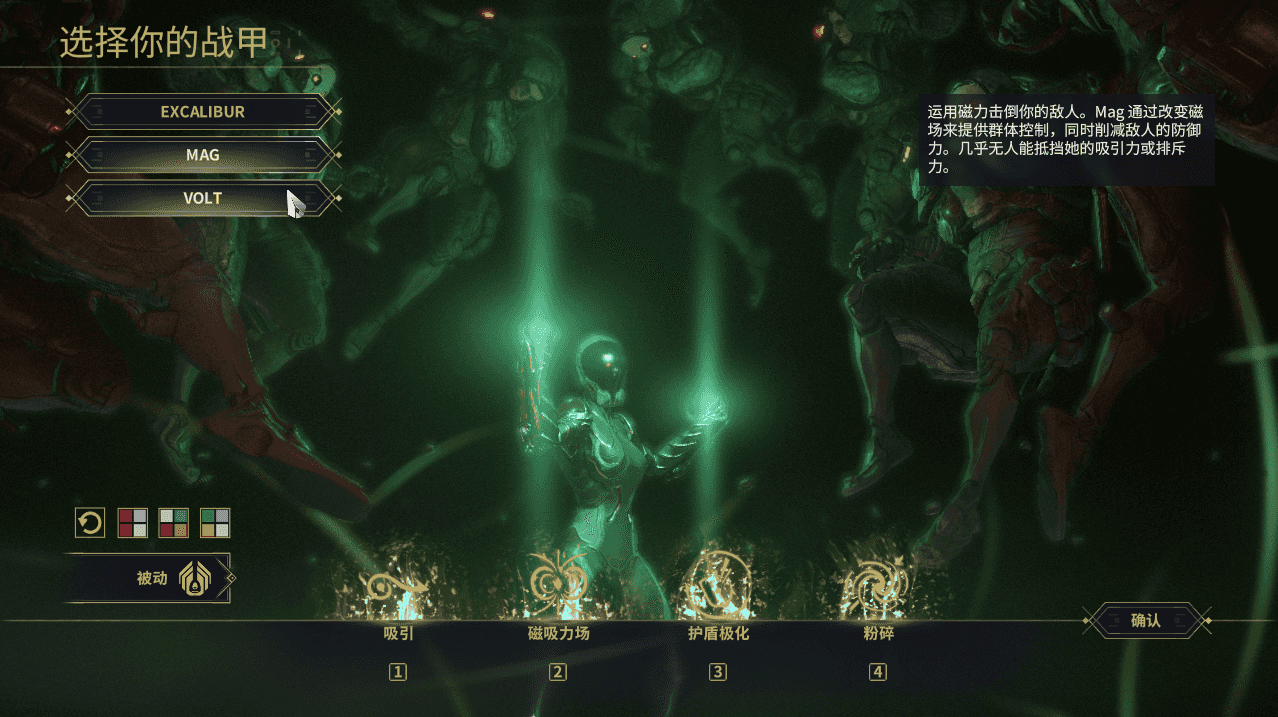Click the 确认 confirm button
Image resolution: width=1278 pixels, height=717 pixels.
(x=1145, y=620)
